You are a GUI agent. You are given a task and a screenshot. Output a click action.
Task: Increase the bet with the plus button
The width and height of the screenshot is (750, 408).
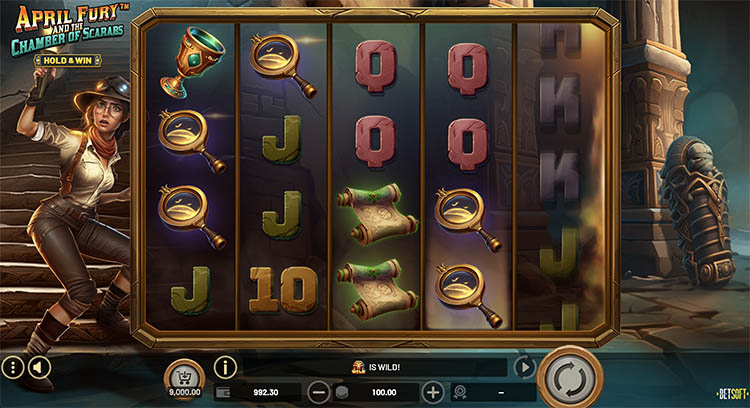pos(432,392)
